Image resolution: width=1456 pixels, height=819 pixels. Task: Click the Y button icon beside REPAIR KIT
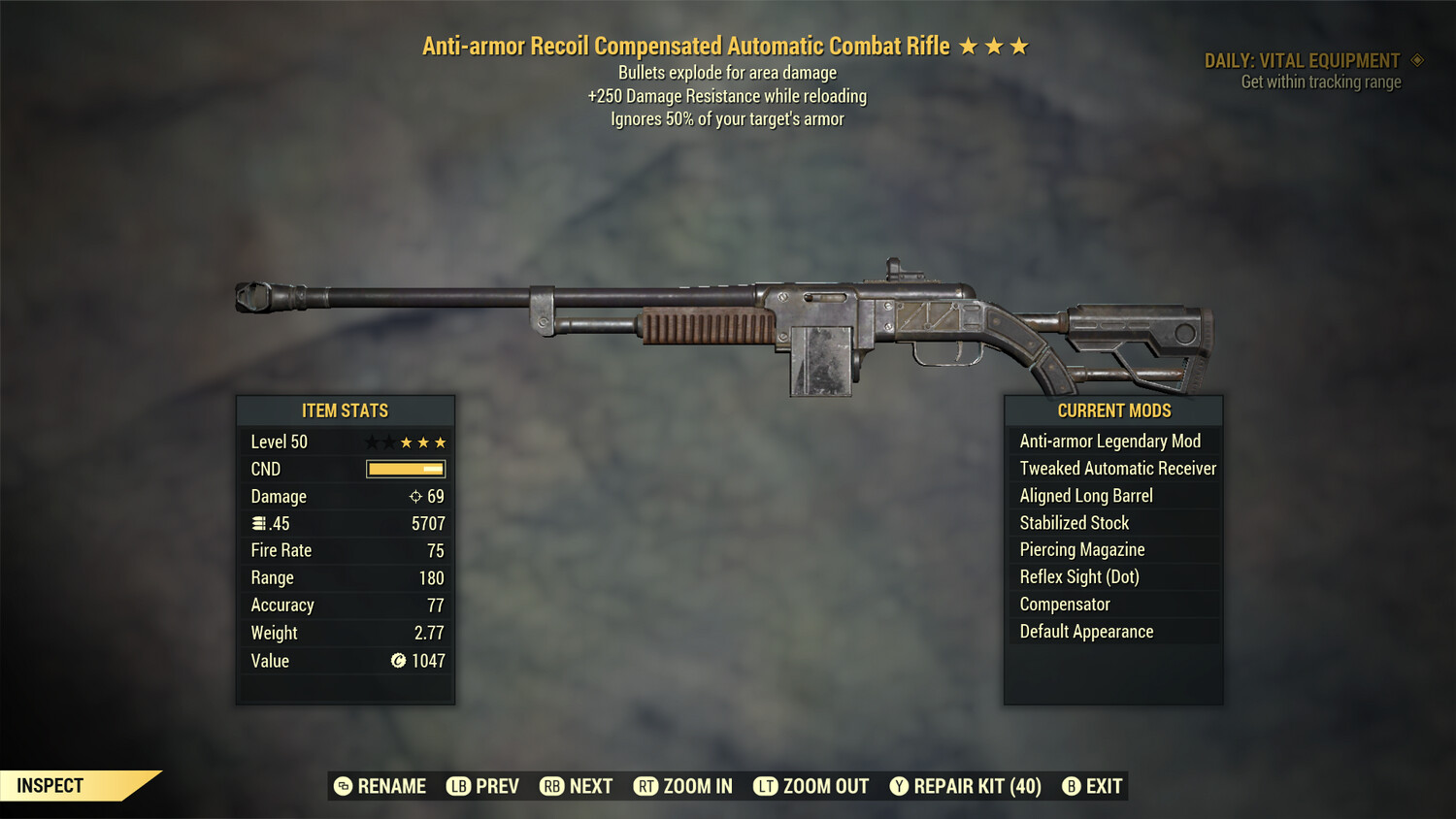pyautogui.click(x=898, y=786)
